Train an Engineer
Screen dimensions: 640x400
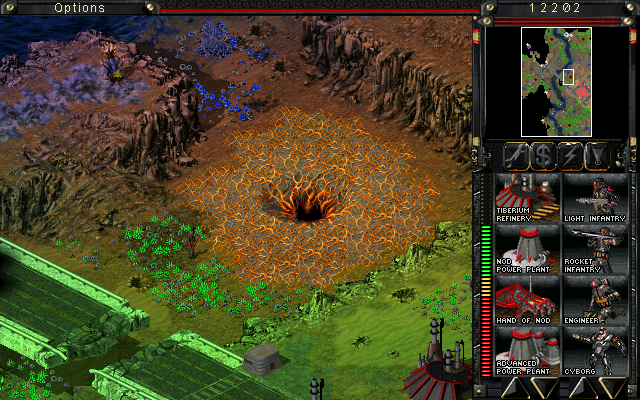(593, 298)
